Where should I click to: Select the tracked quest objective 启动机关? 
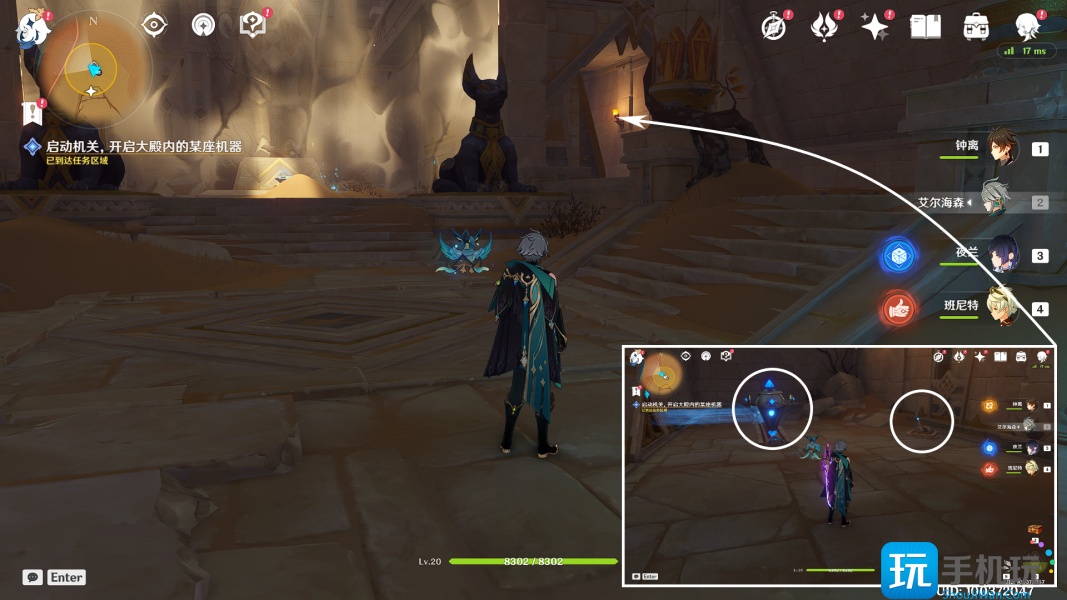point(143,147)
